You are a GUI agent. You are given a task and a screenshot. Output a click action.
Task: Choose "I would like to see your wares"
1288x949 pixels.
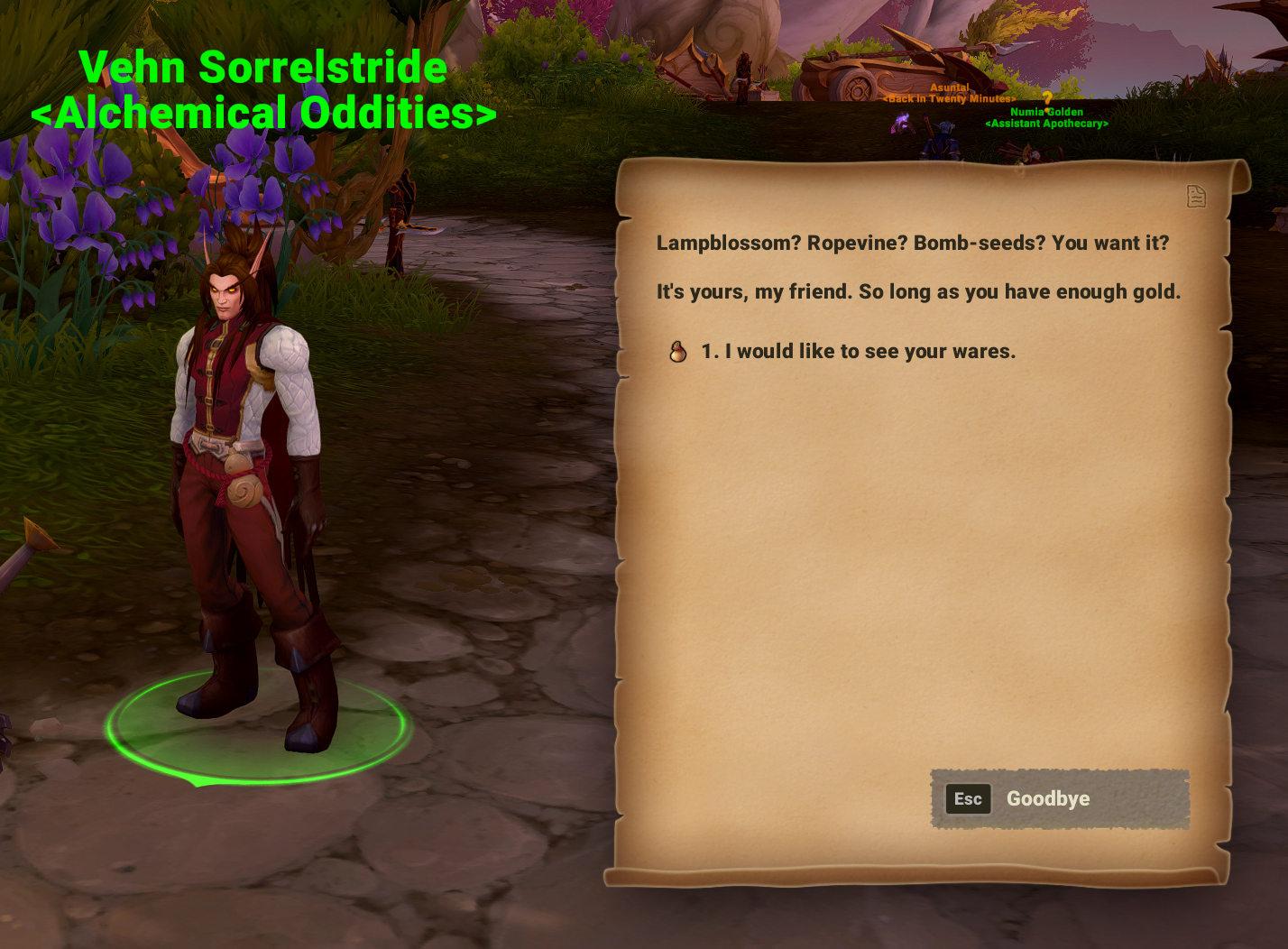pyautogui.click(x=857, y=352)
